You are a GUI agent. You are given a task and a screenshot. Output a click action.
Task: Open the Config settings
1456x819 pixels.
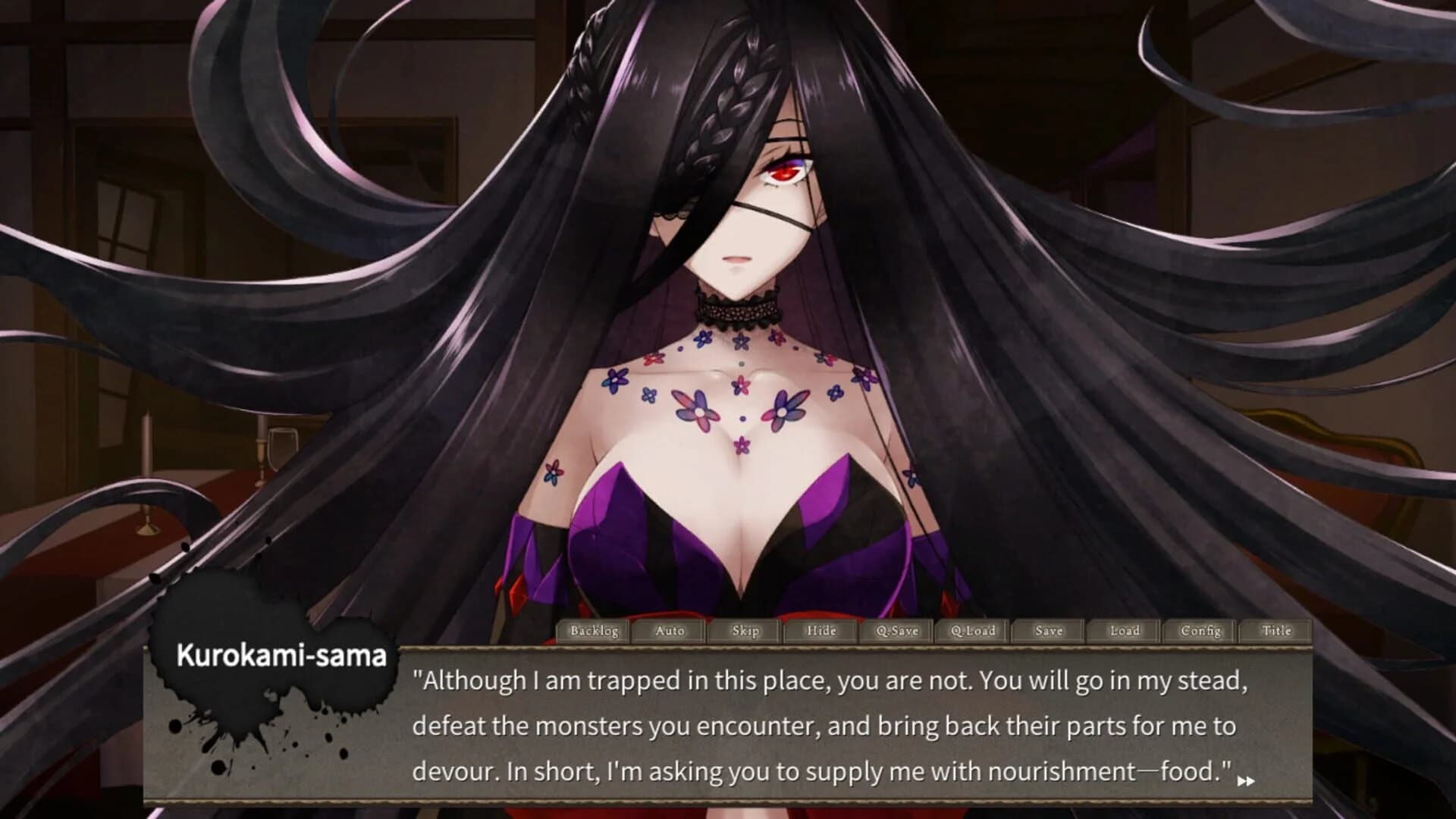[1201, 630]
